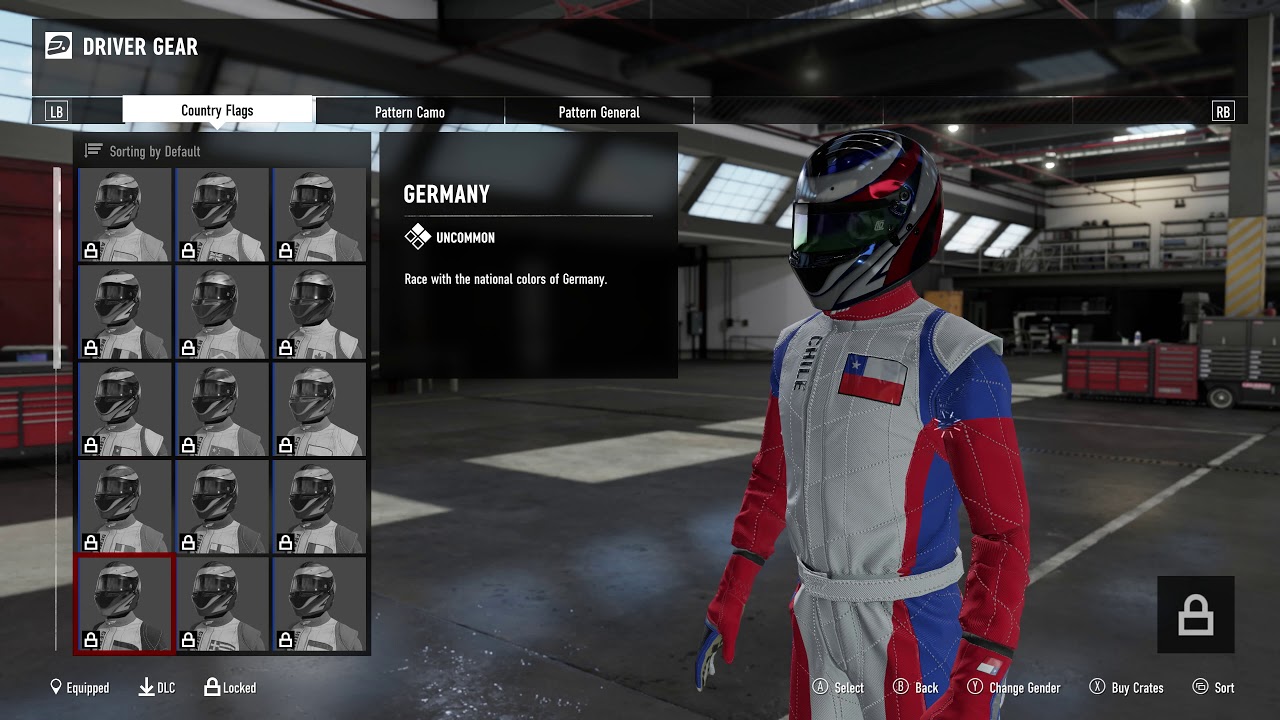Click the Sorting by Default header
This screenshot has height=720, width=1280.
pyautogui.click(x=155, y=151)
